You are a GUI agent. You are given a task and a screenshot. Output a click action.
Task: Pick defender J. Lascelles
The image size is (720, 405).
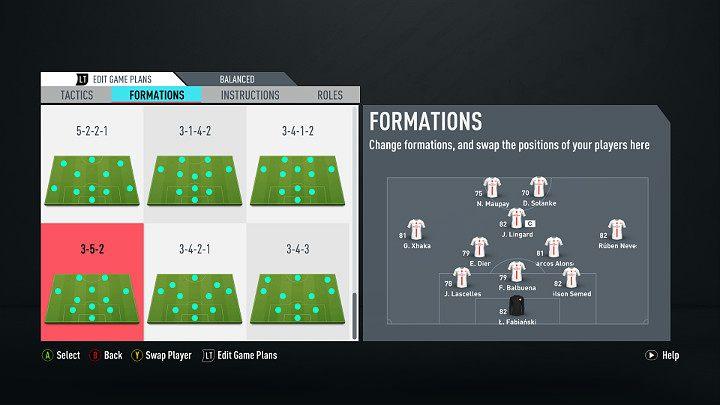point(461,279)
